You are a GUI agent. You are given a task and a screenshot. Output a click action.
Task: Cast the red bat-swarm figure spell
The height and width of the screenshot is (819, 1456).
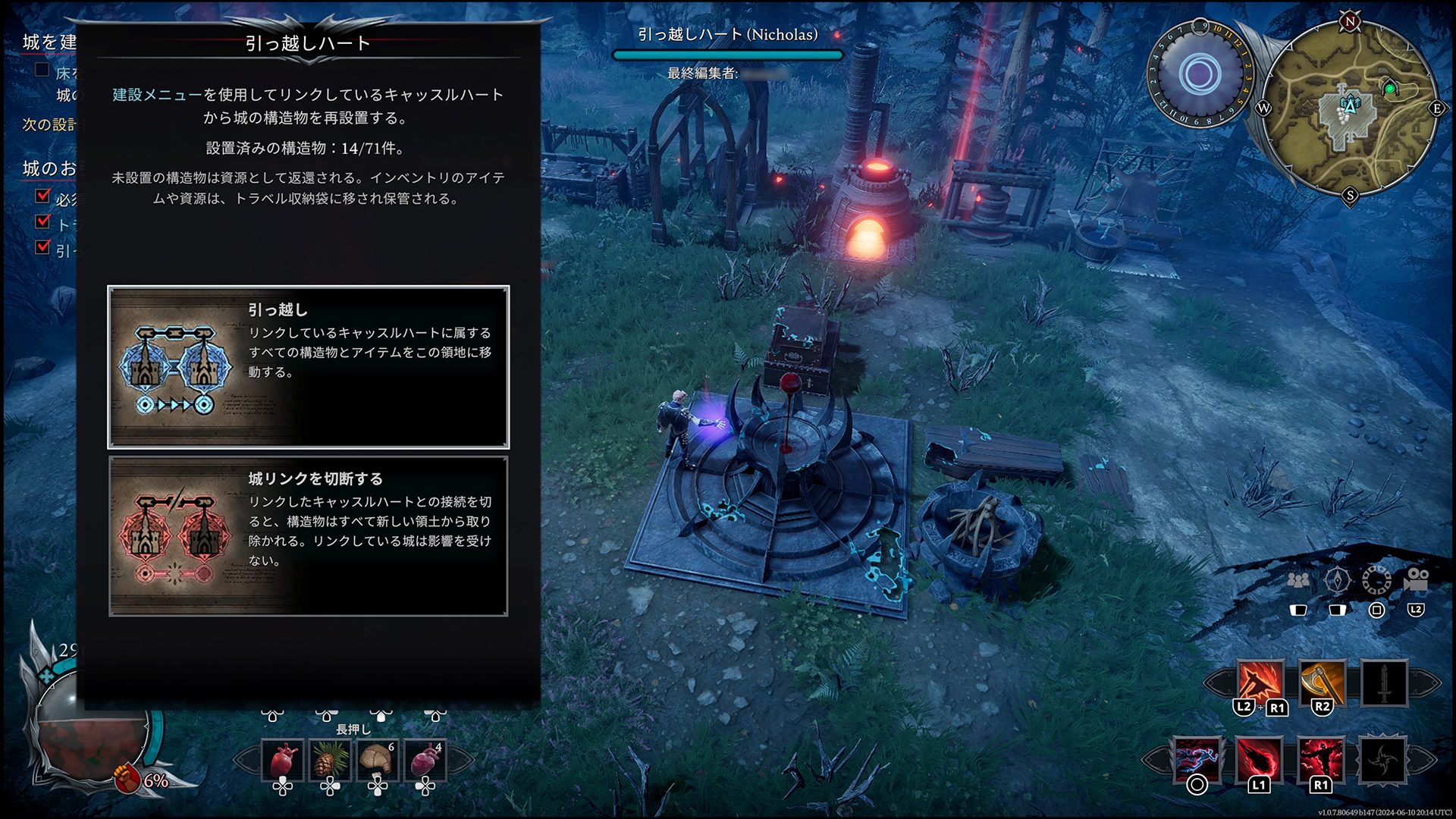pyautogui.click(x=1321, y=759)
